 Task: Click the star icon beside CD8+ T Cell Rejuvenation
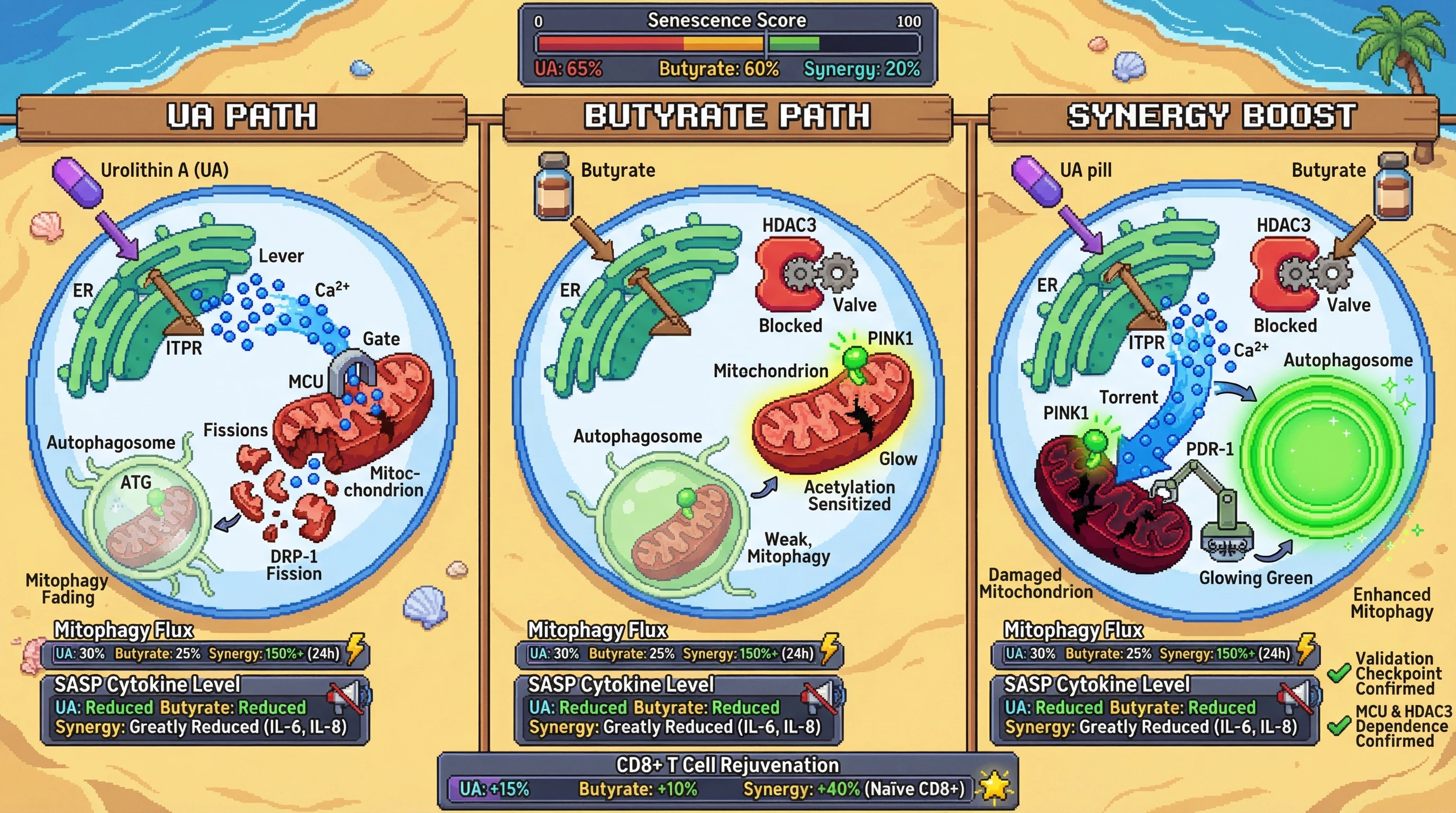coord(995,786)
